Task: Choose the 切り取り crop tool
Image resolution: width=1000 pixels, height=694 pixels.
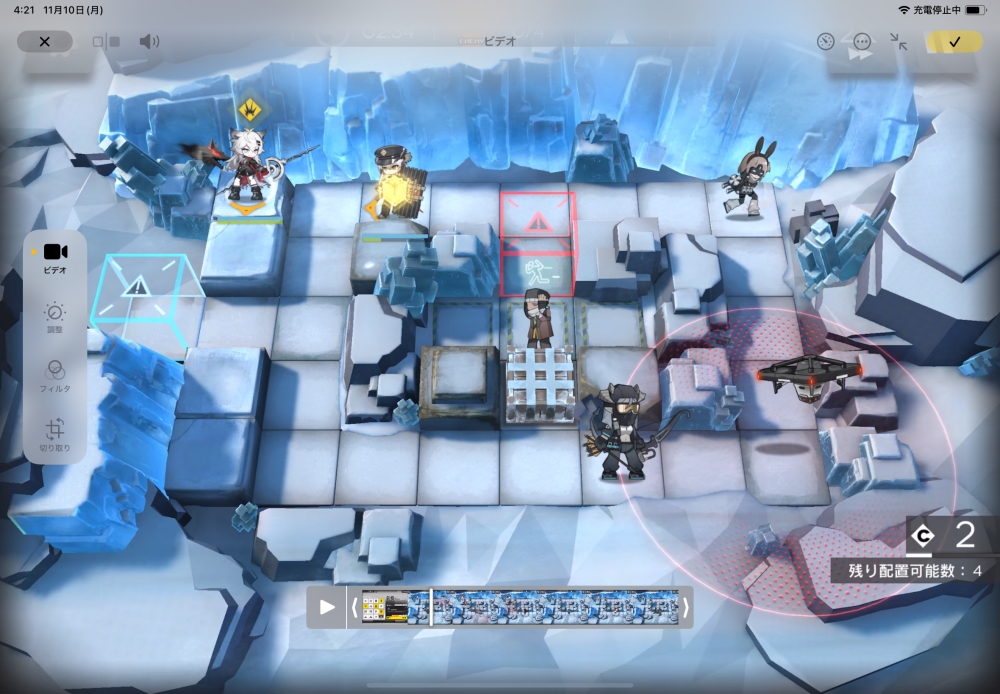Action: [x=55, y=435]
